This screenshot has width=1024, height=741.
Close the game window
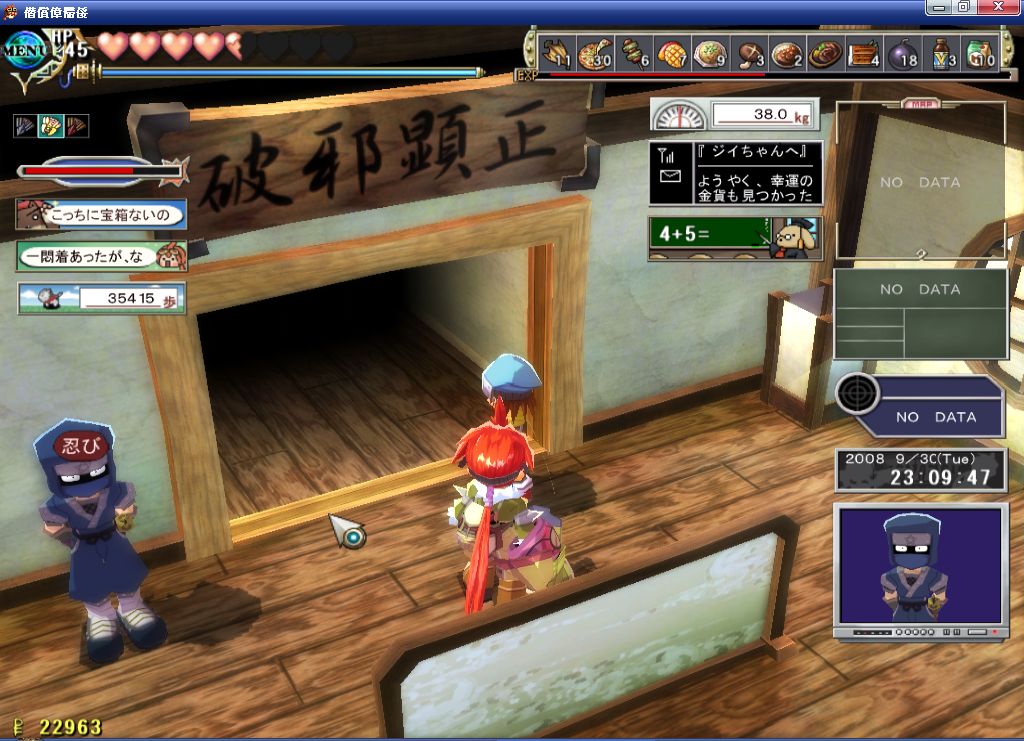pyautogui.click(x=1006, y=8)
